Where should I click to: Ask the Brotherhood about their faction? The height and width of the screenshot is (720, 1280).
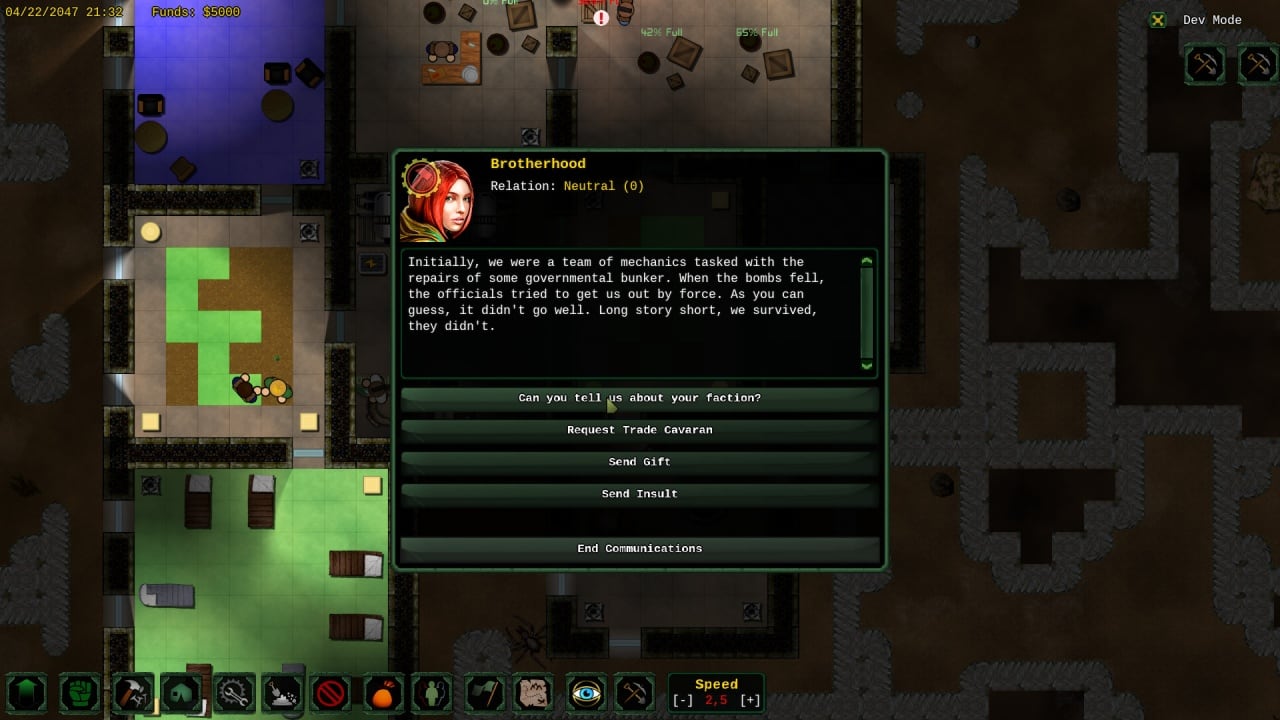(x=639, y=398)
